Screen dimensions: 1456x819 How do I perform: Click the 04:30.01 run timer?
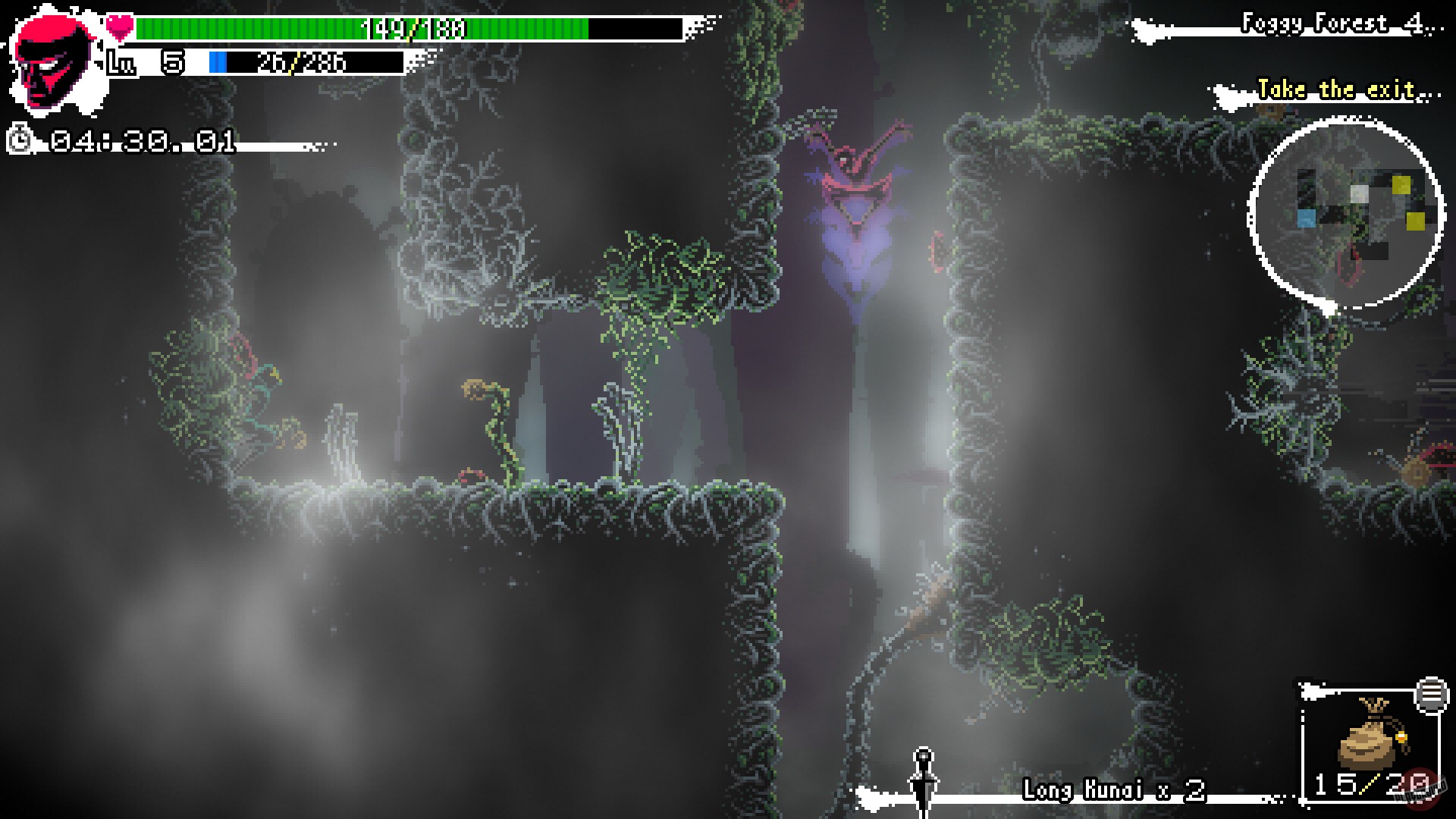pos(140,142)
